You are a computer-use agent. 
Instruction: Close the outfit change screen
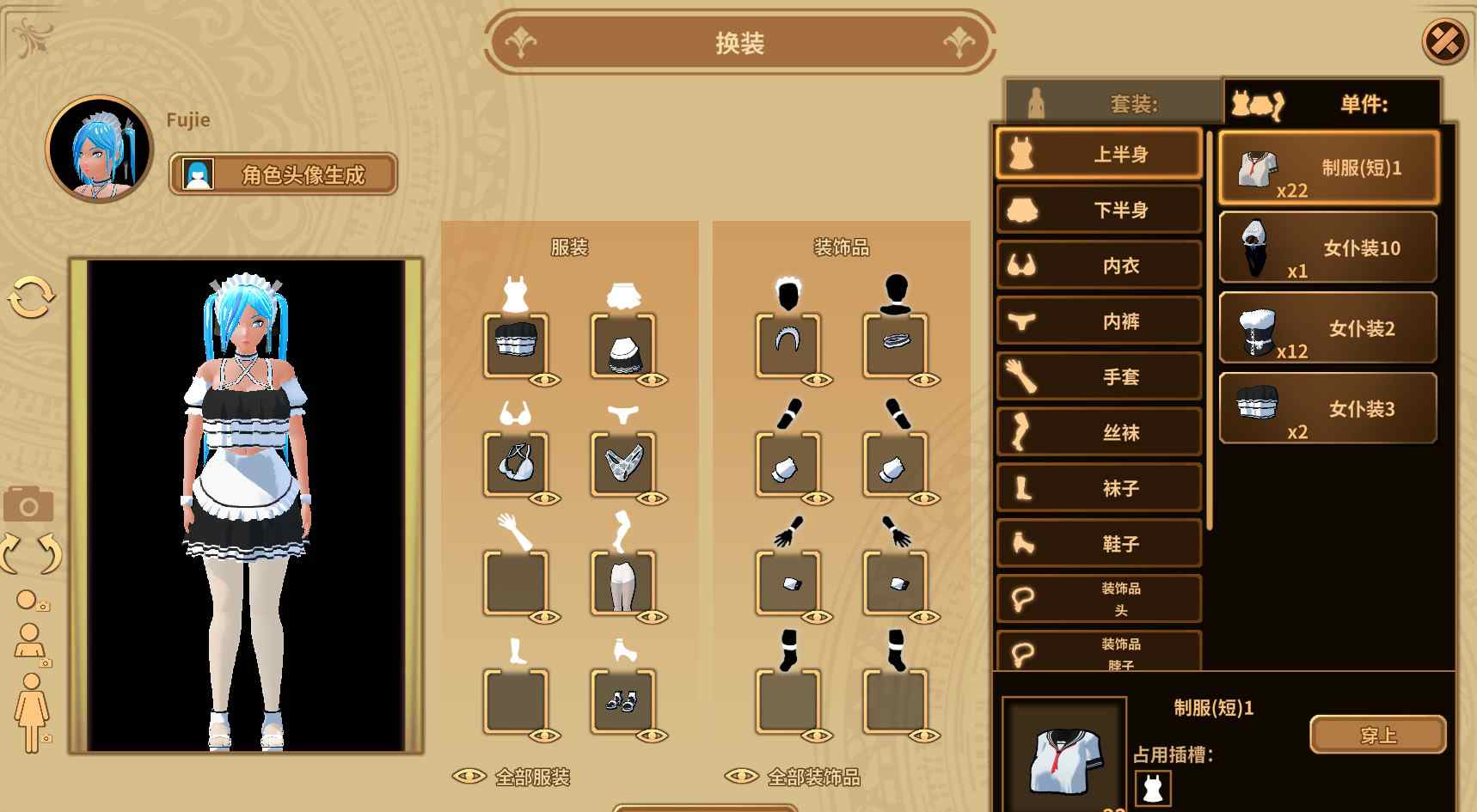pos(1444,40)
